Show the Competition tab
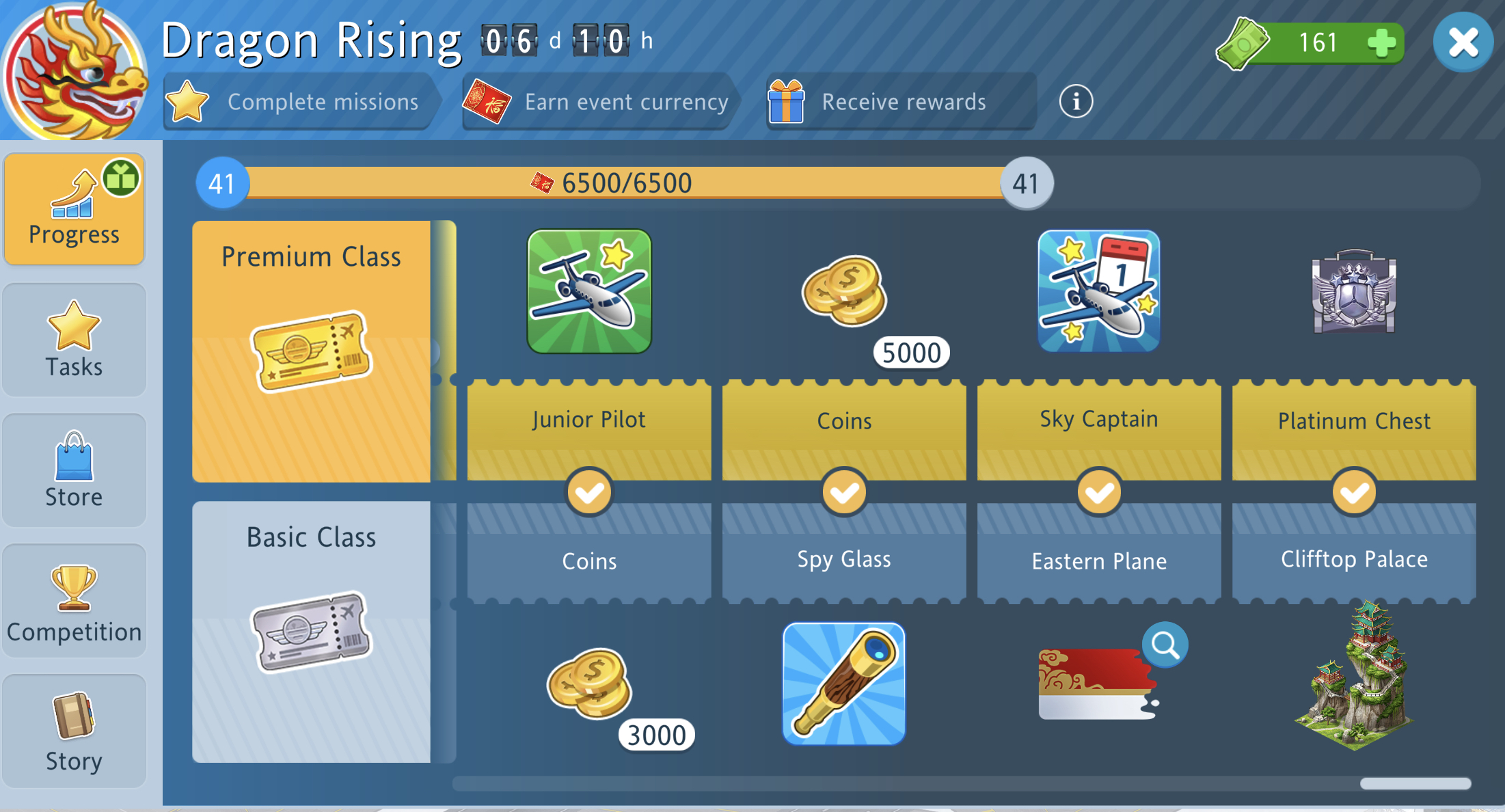 (x=74, y=601)
